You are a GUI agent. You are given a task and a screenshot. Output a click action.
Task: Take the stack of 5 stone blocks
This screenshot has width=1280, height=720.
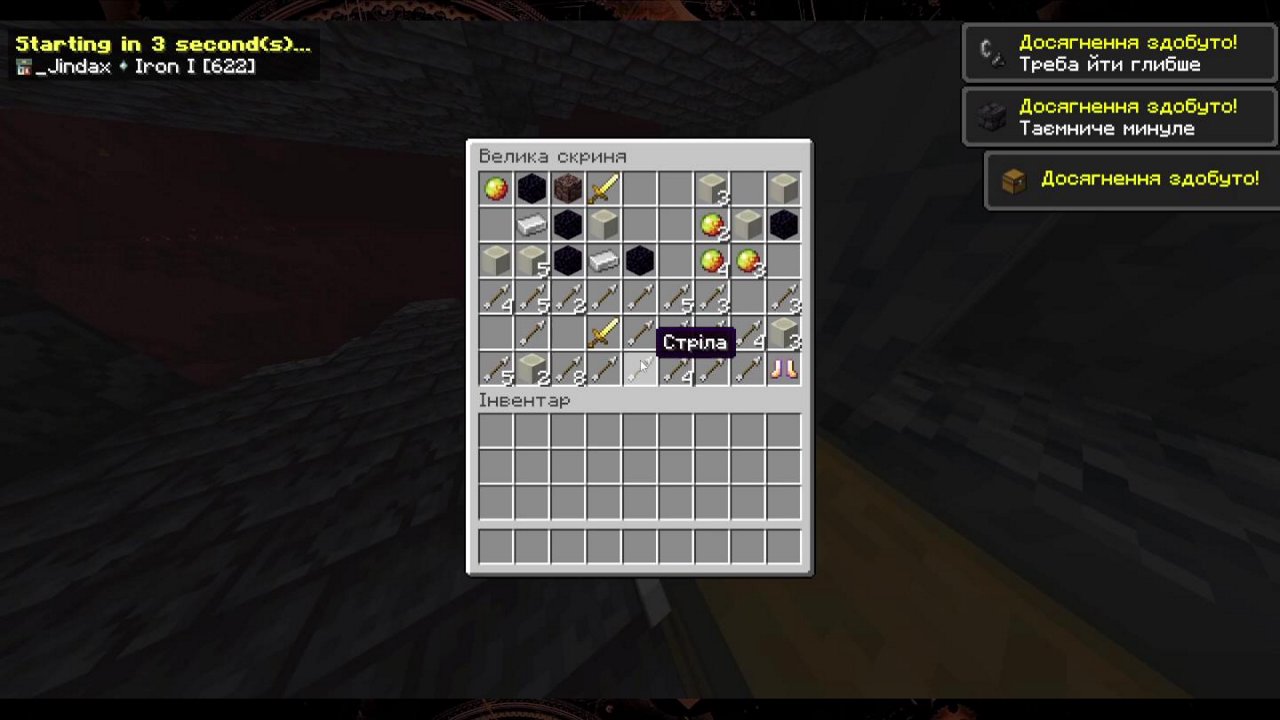point(532,261)
